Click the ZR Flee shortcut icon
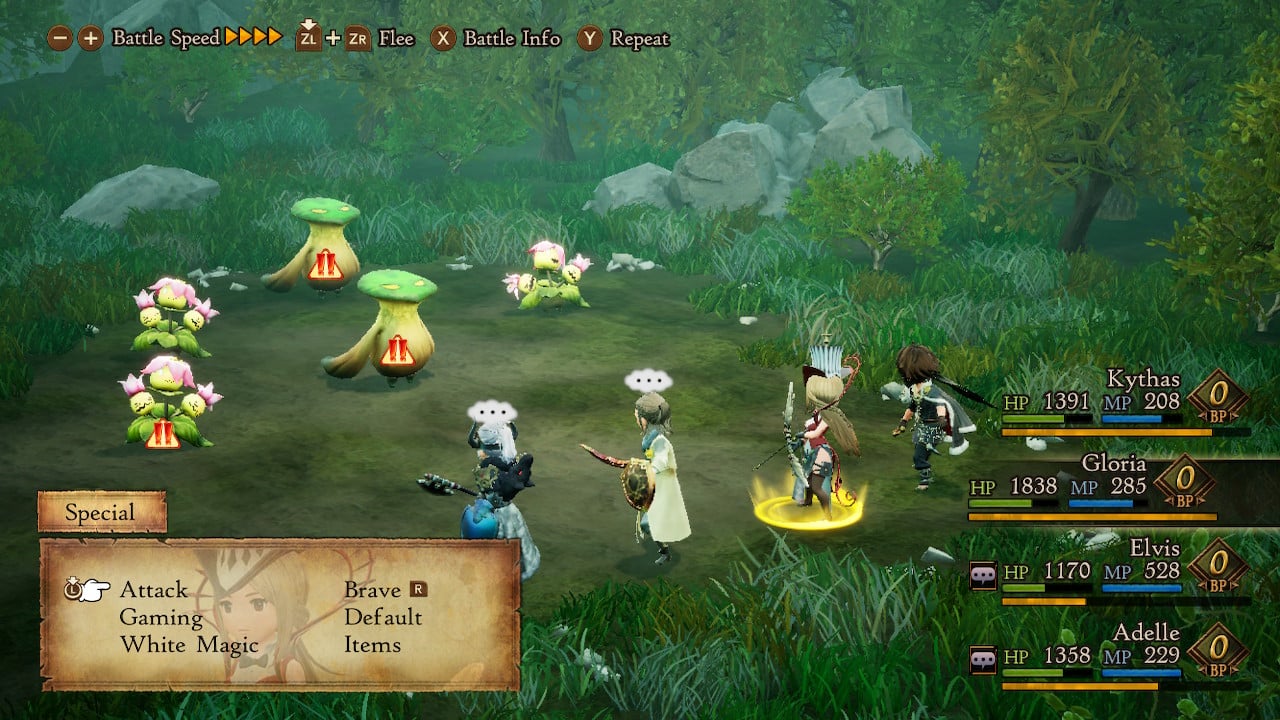This screenshot has width=1280, height=720. [358, 40]
